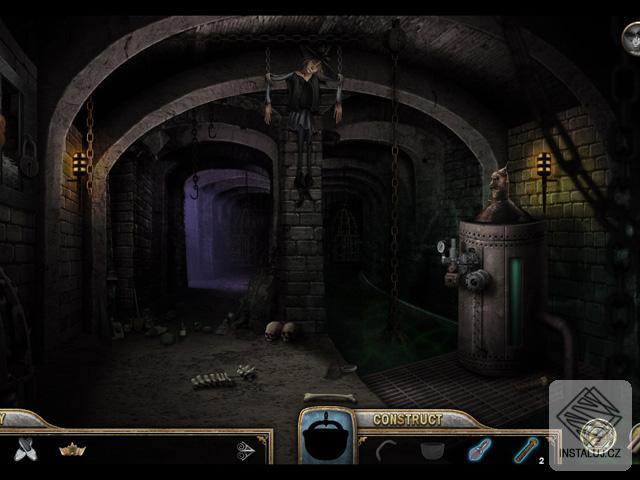Select the bowl-shaped construct part

click(x=432, y=450)
